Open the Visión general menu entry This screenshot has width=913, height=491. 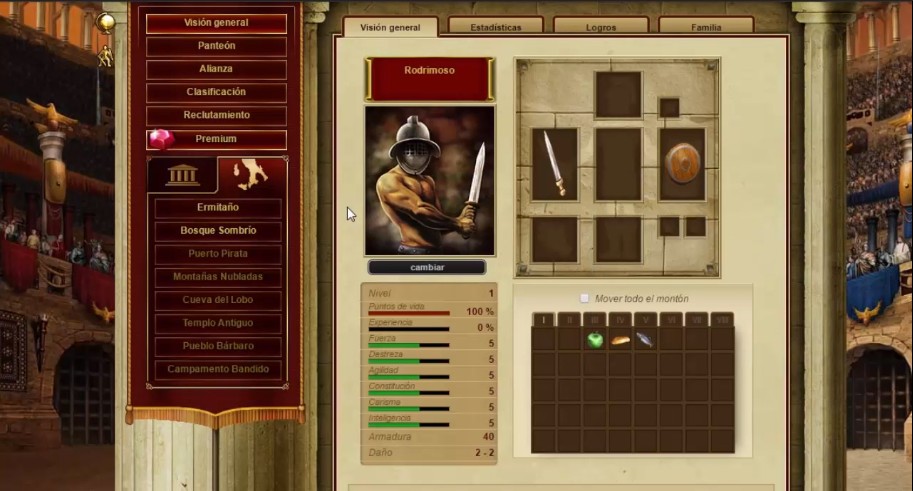pos(216,23)
